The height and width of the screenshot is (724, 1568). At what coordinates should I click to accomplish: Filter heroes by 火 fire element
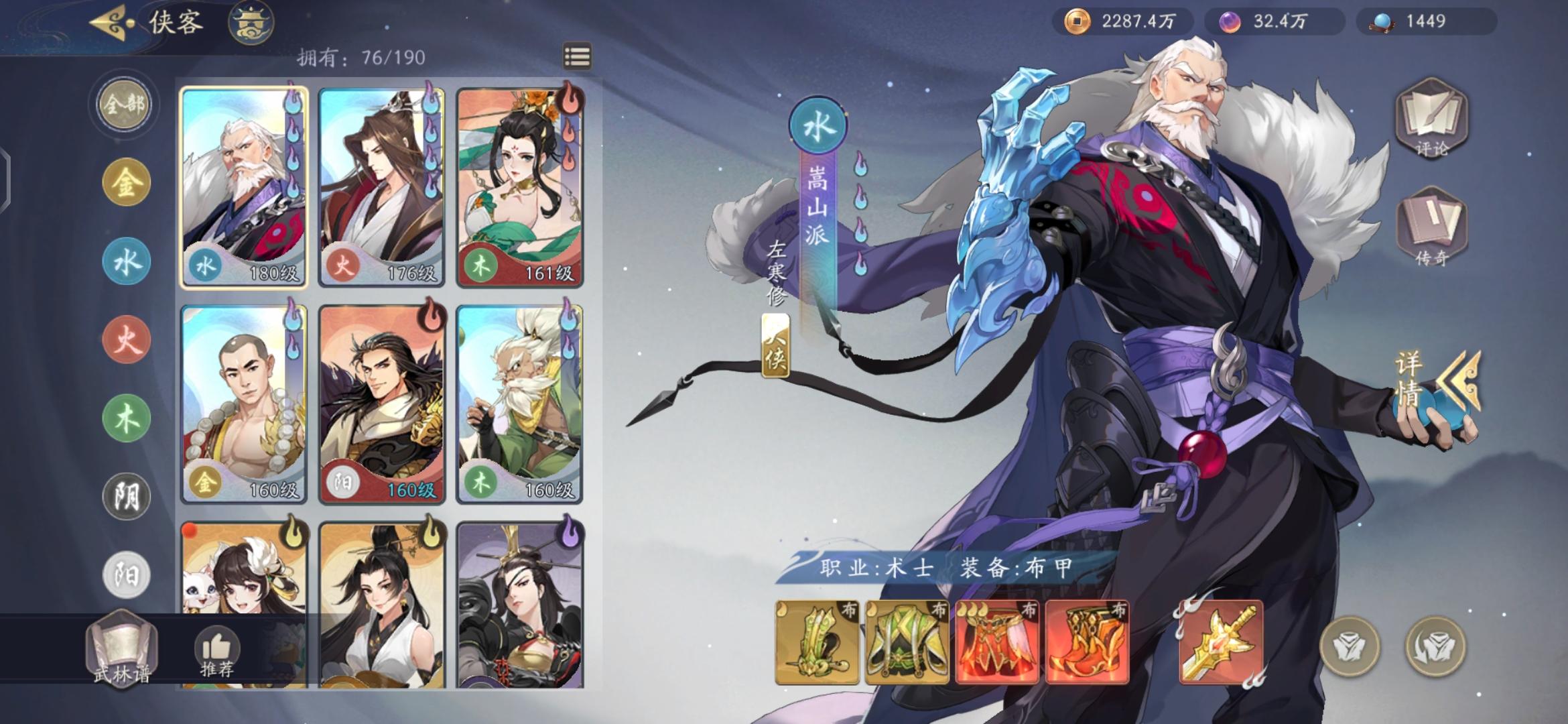click(124, 339)
